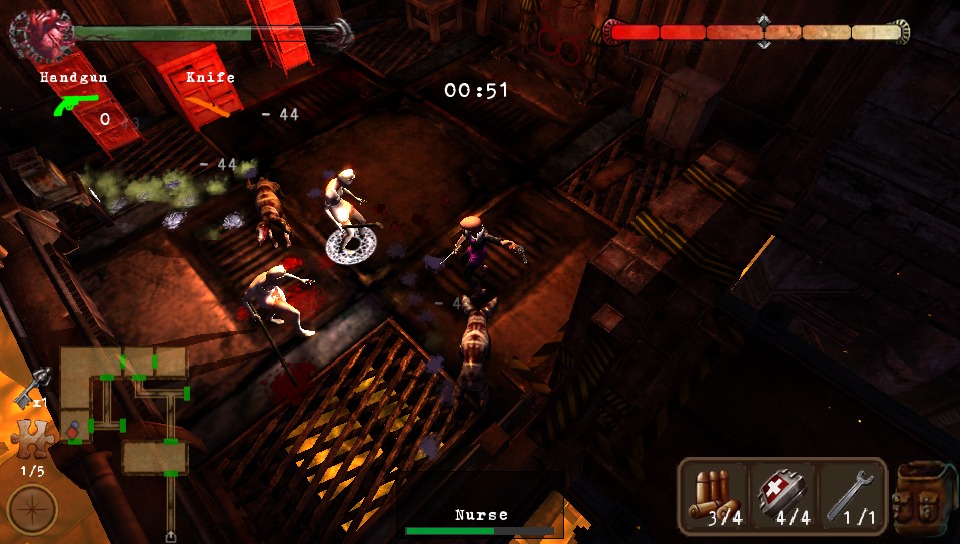Use the first aid health pack
Image resolution: width=960 pixels, height=544 pixels.
[783, 496]
